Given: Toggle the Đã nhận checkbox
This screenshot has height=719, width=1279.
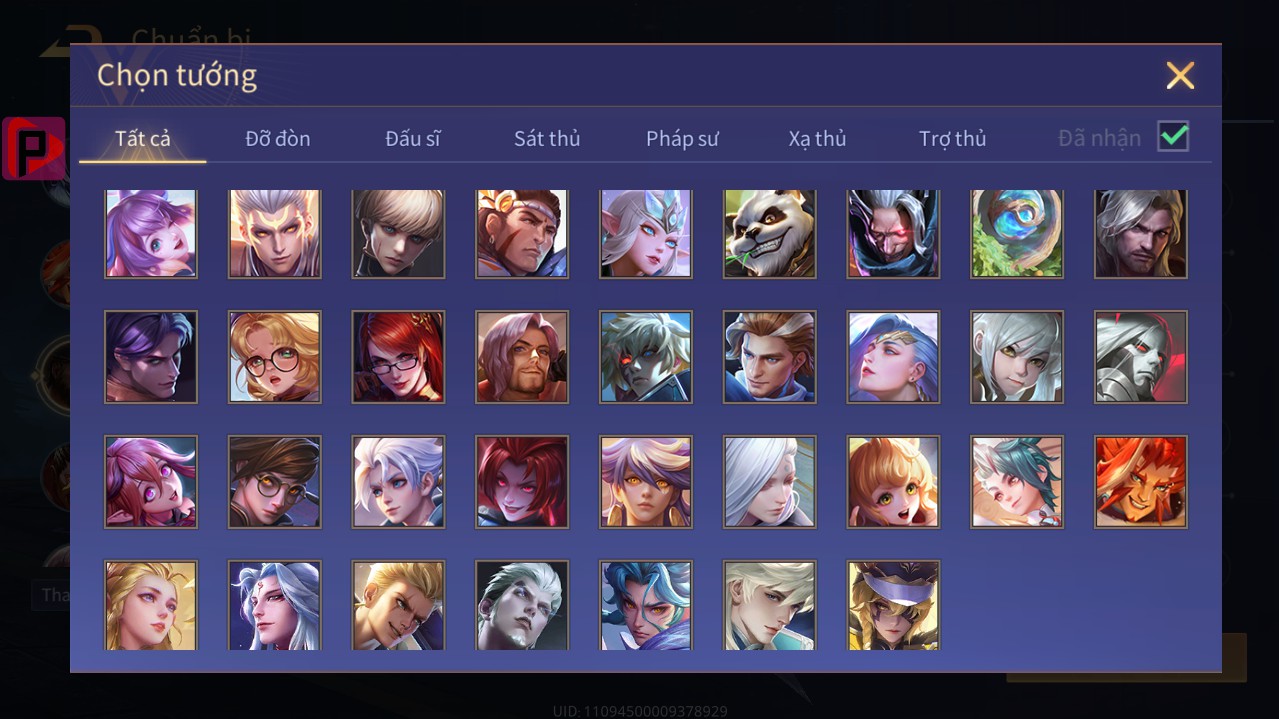Looking at the screenshot, I should [1173, 137].
